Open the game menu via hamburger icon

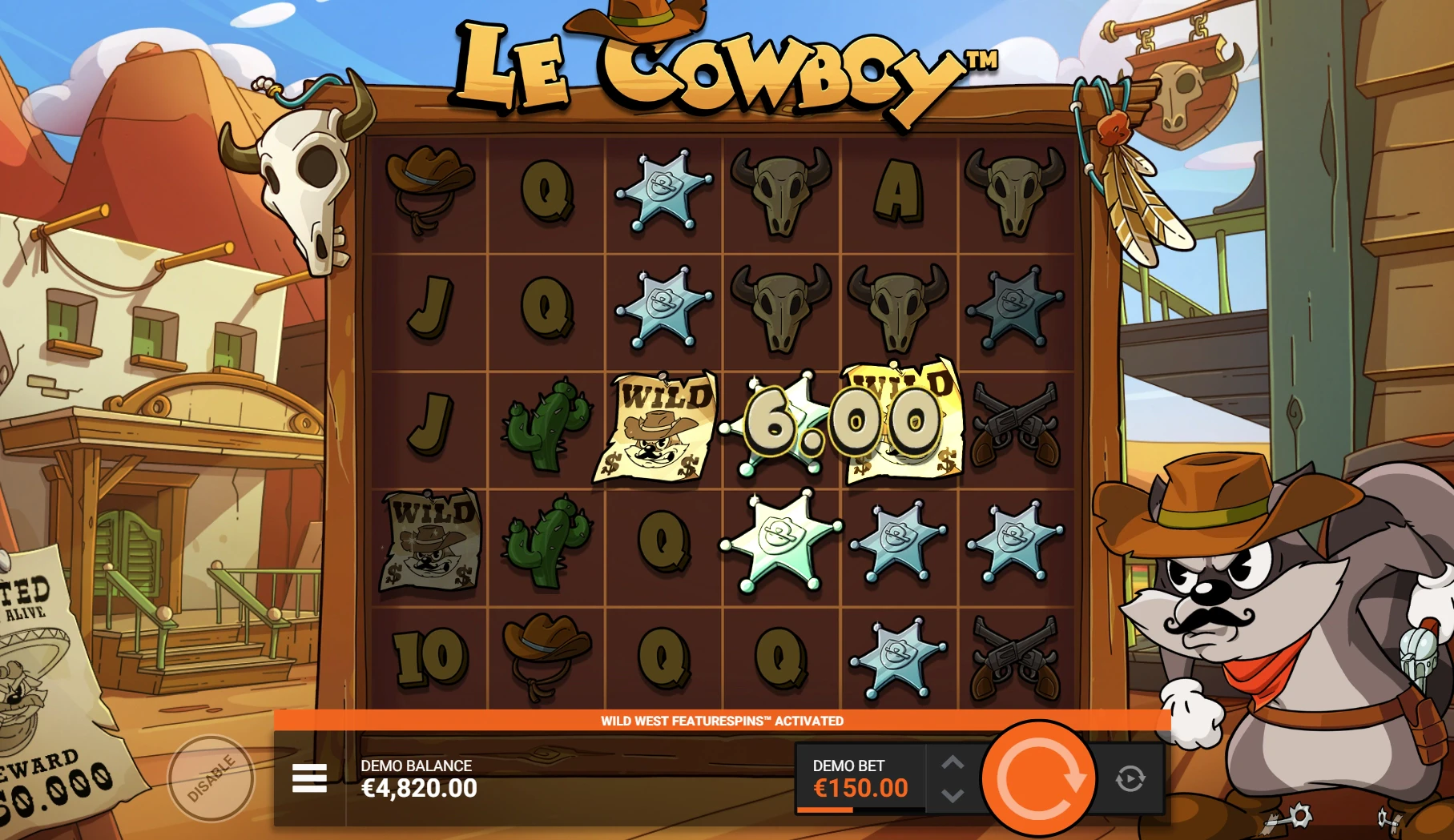pyautogui.click(x=308, y=776)
